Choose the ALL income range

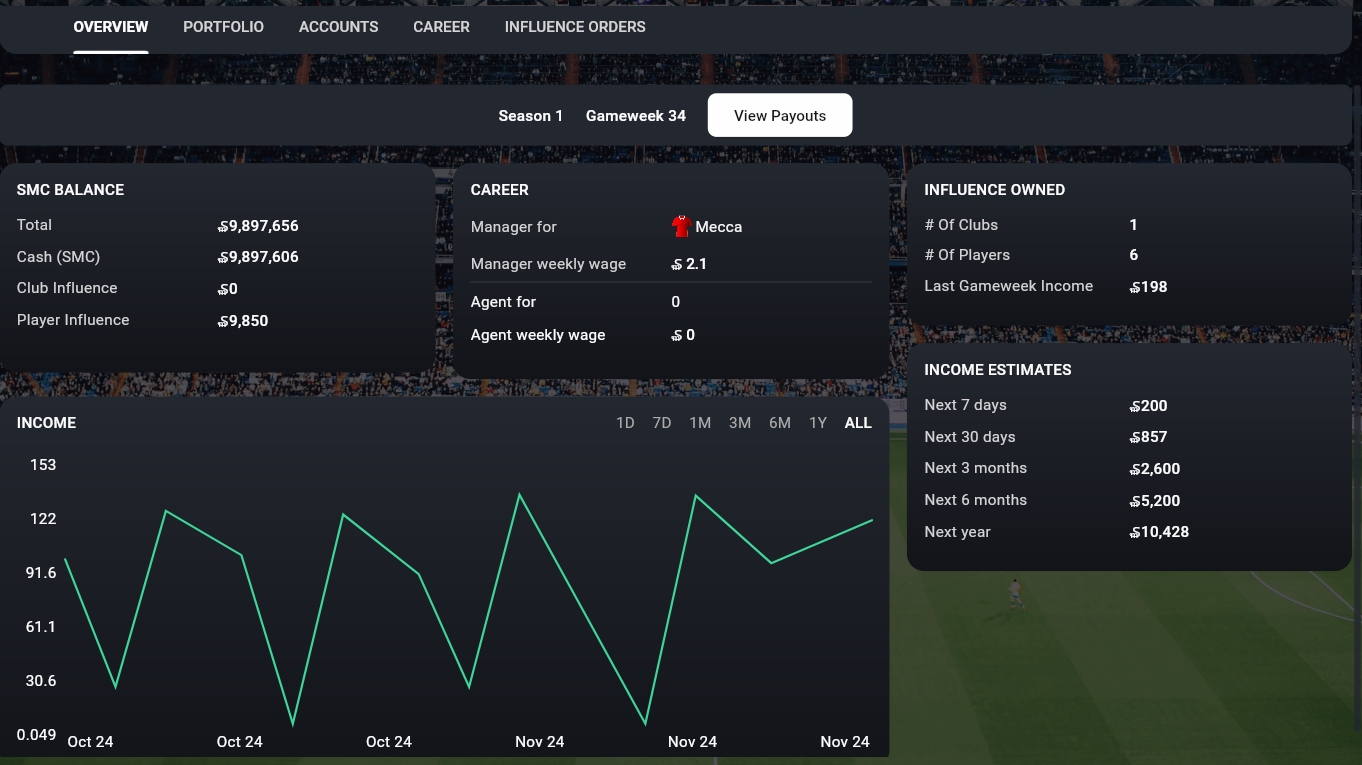point(858,423)
